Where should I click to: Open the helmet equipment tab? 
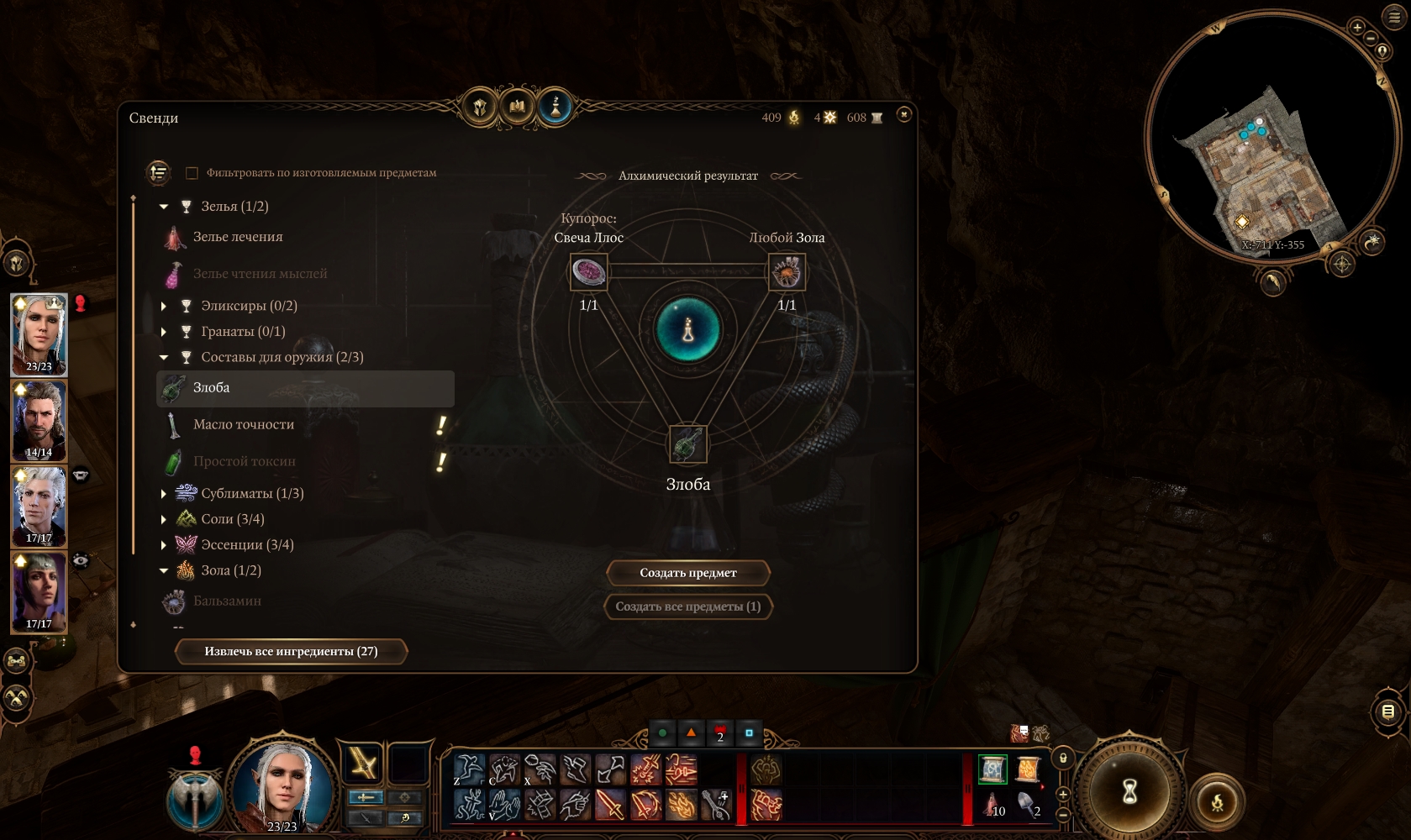tap(480, 107)
